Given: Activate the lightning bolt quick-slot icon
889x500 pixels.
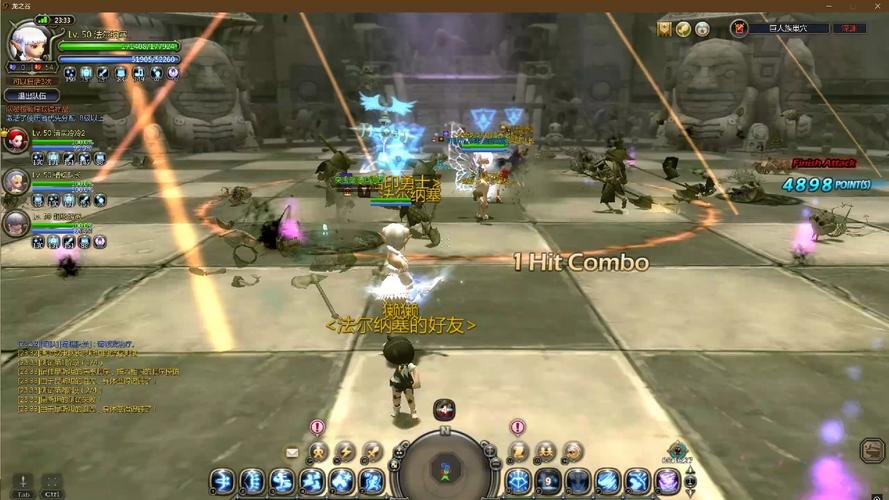Looking at the screenshot, I should tap(345, 452).
